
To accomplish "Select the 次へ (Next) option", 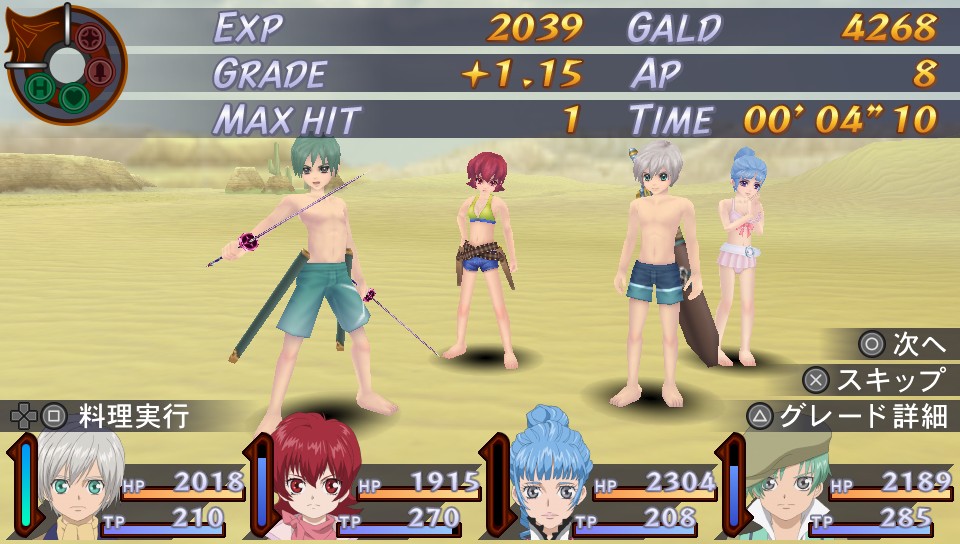I will 903,344.
